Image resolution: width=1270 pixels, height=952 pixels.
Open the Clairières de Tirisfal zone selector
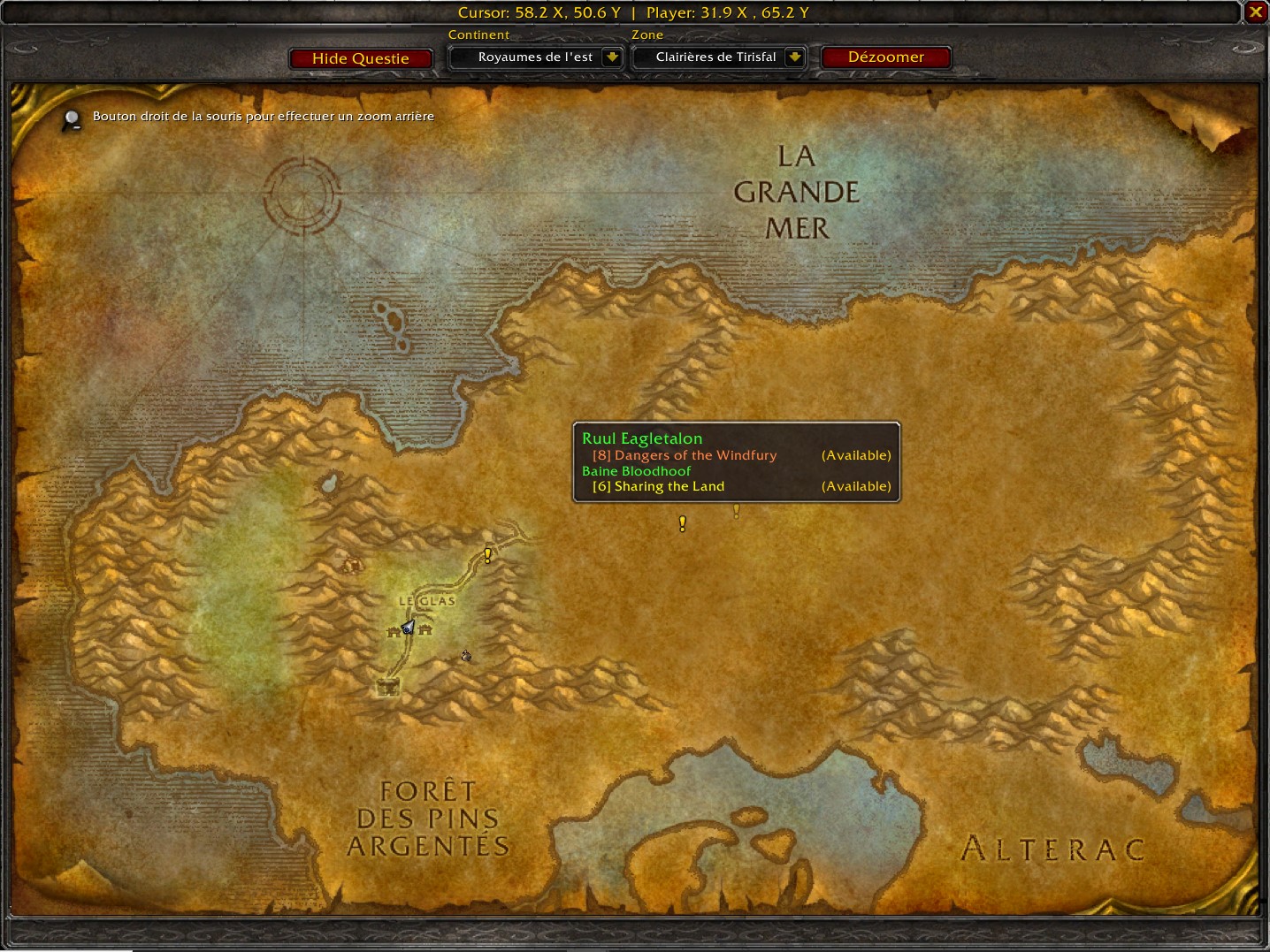[716, 57]
